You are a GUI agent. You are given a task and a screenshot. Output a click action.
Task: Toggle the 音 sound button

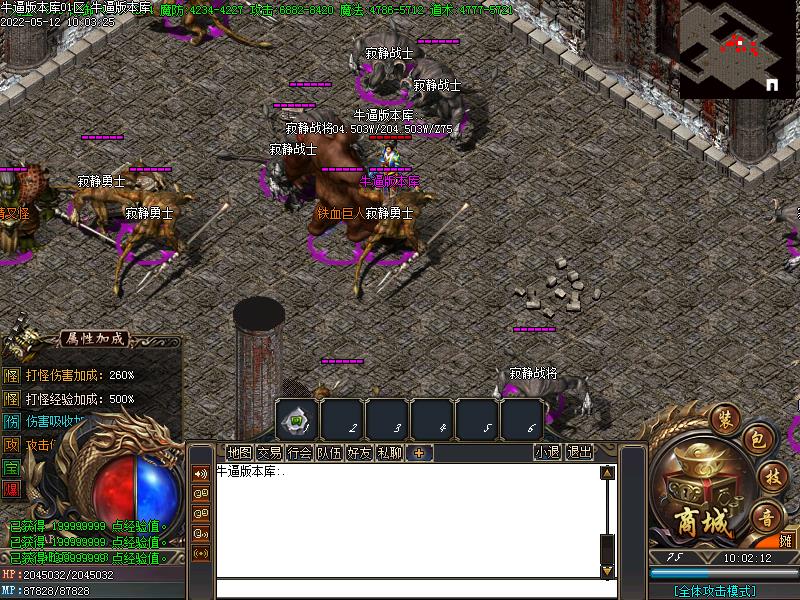click(x=766, y=516)
